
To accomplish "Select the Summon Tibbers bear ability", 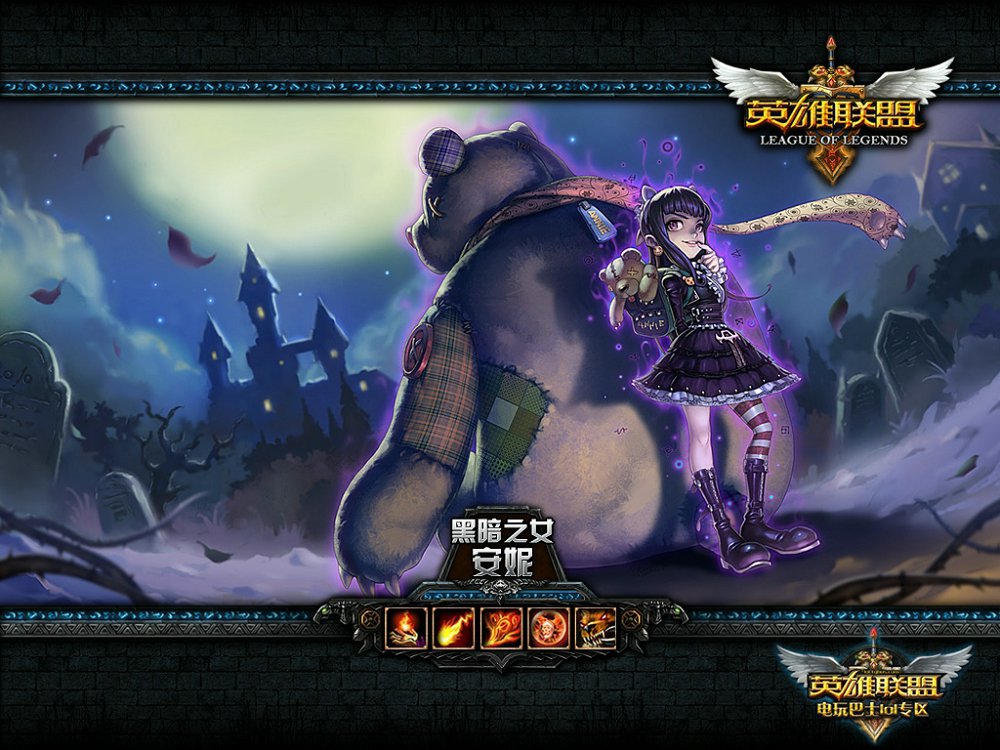I will [596, 627].
